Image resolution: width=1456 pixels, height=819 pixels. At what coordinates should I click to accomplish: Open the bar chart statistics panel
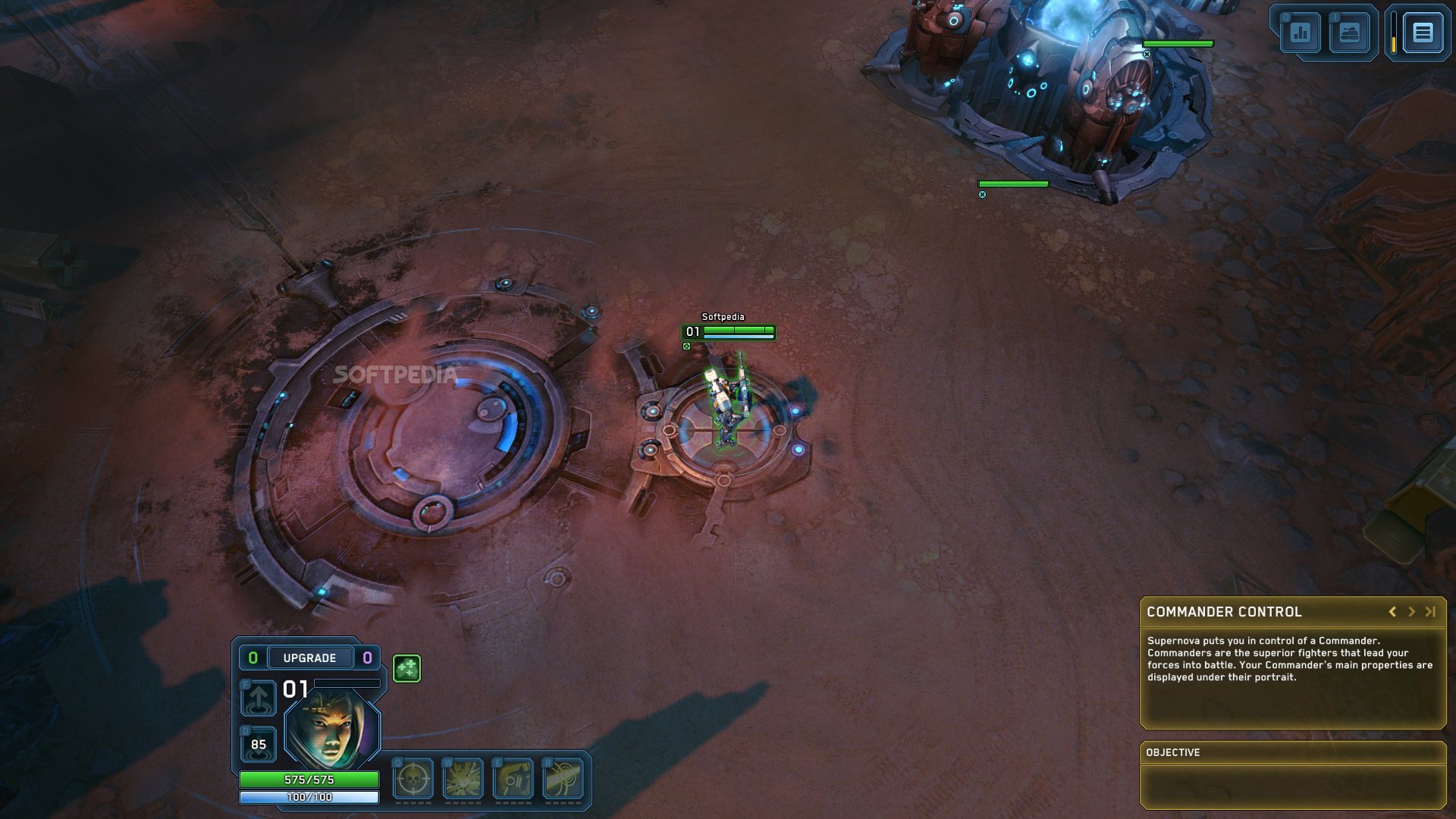[x=1301, y=33]
